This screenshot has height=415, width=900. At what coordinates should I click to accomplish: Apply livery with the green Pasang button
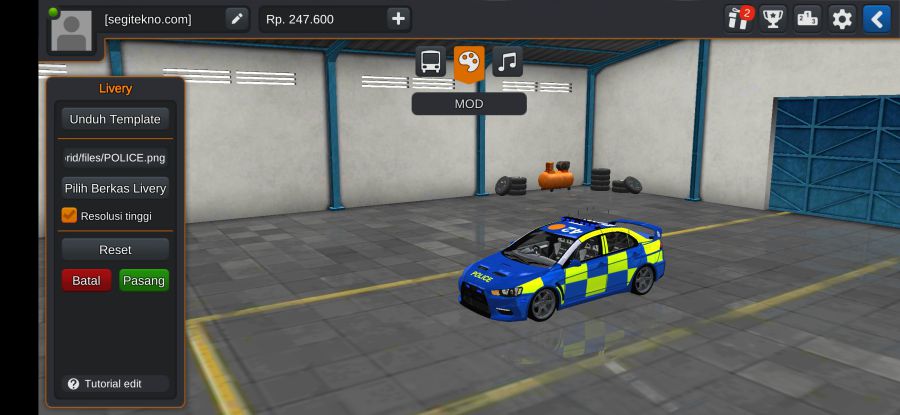click(144, 280)
